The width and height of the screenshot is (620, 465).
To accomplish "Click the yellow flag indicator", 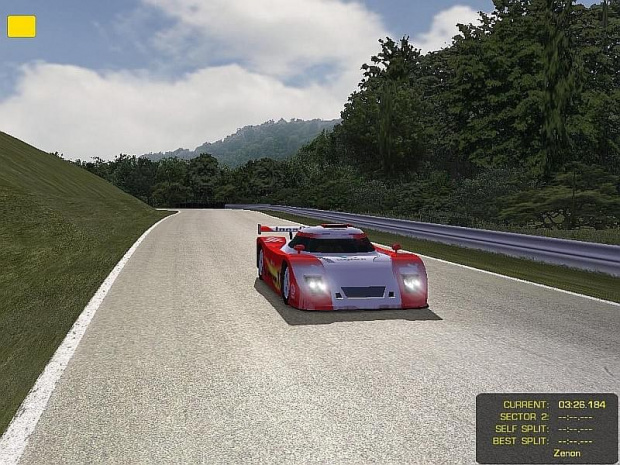I will click(21, 27).
